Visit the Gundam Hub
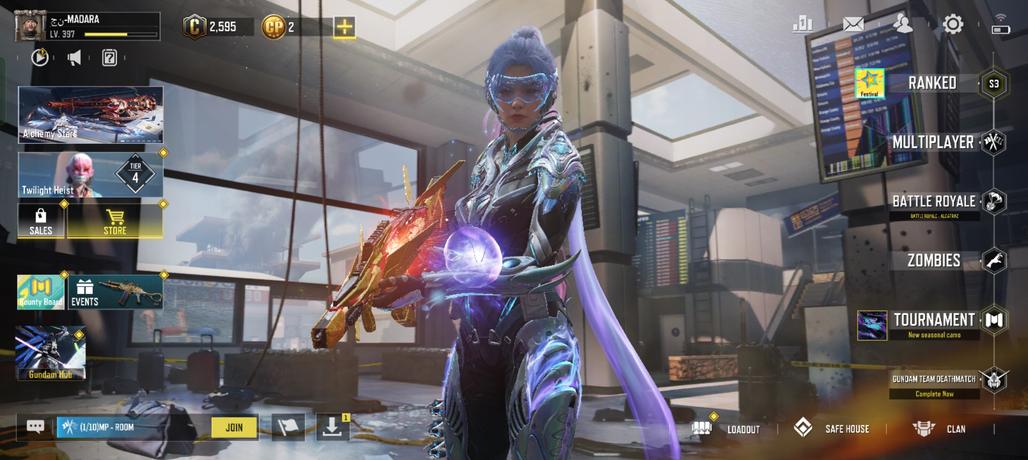Viewport: 1028px width, 460px height. pos(50,353)
